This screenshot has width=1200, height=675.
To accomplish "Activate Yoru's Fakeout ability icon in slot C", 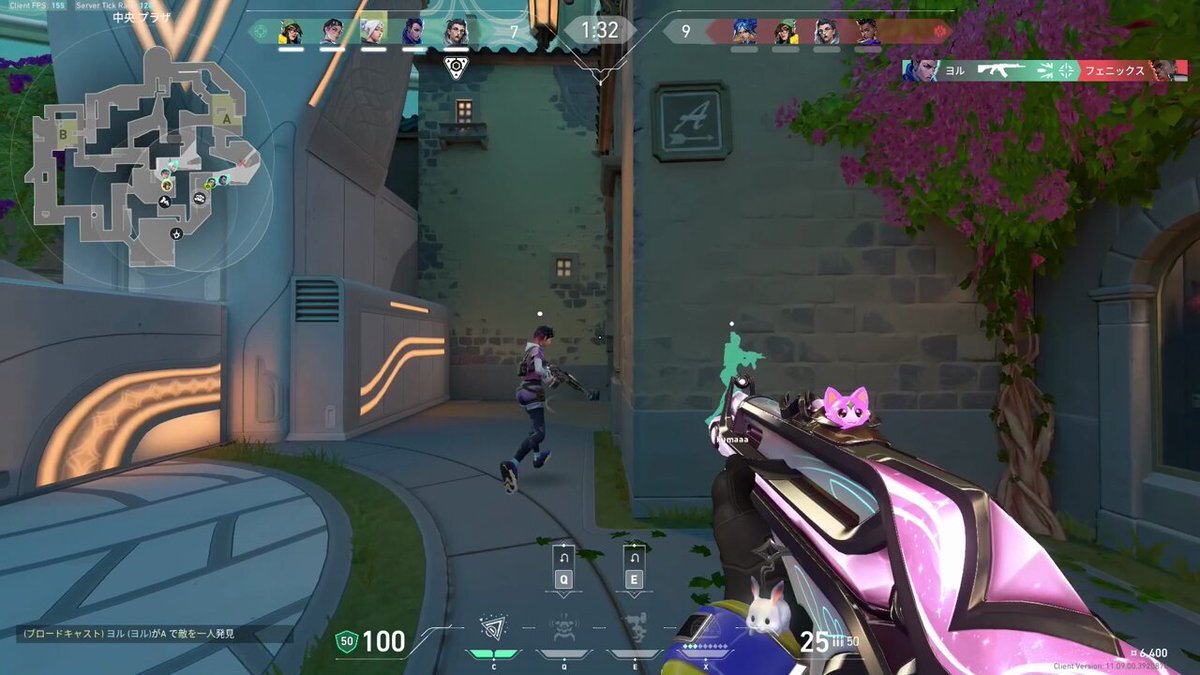I will 493,628.
